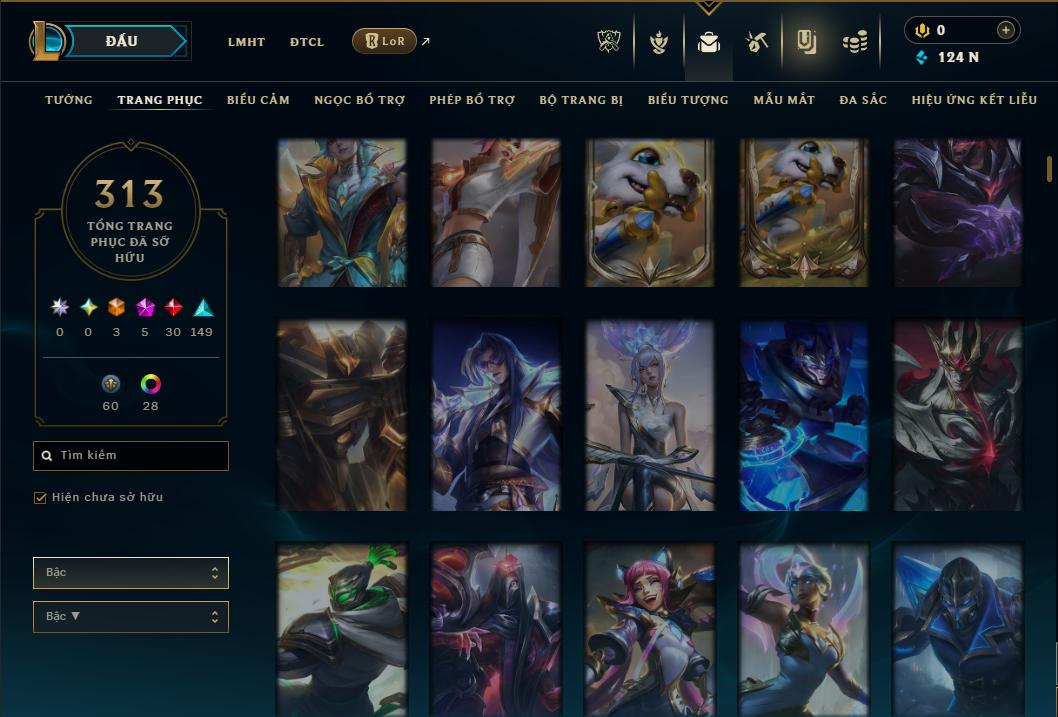Show the BỘ TRANG BỊ tab
1058x717 pixels.
click(x=581, y=100)
